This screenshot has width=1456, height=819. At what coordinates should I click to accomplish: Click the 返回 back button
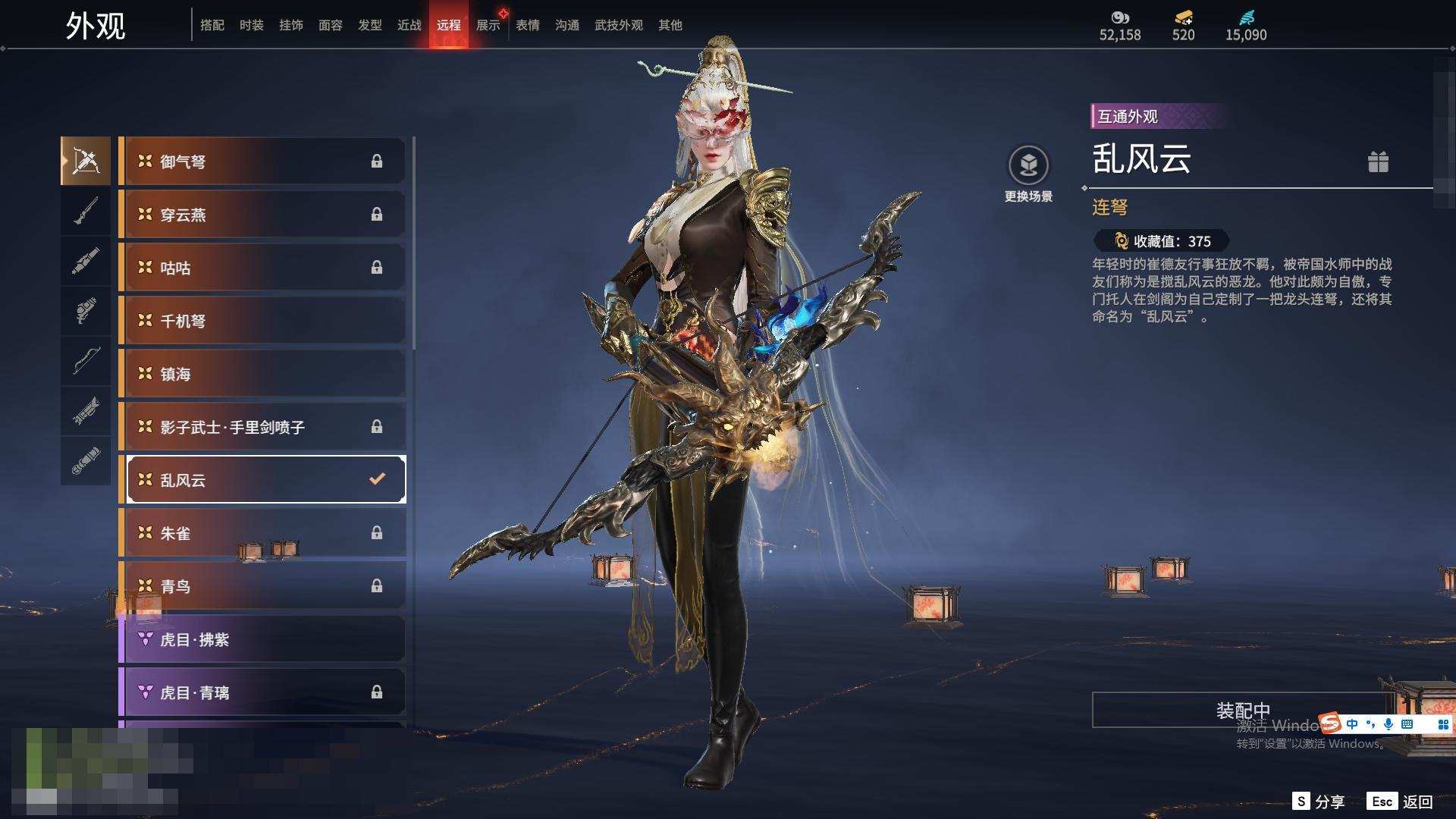click(x=1401, y=802)
